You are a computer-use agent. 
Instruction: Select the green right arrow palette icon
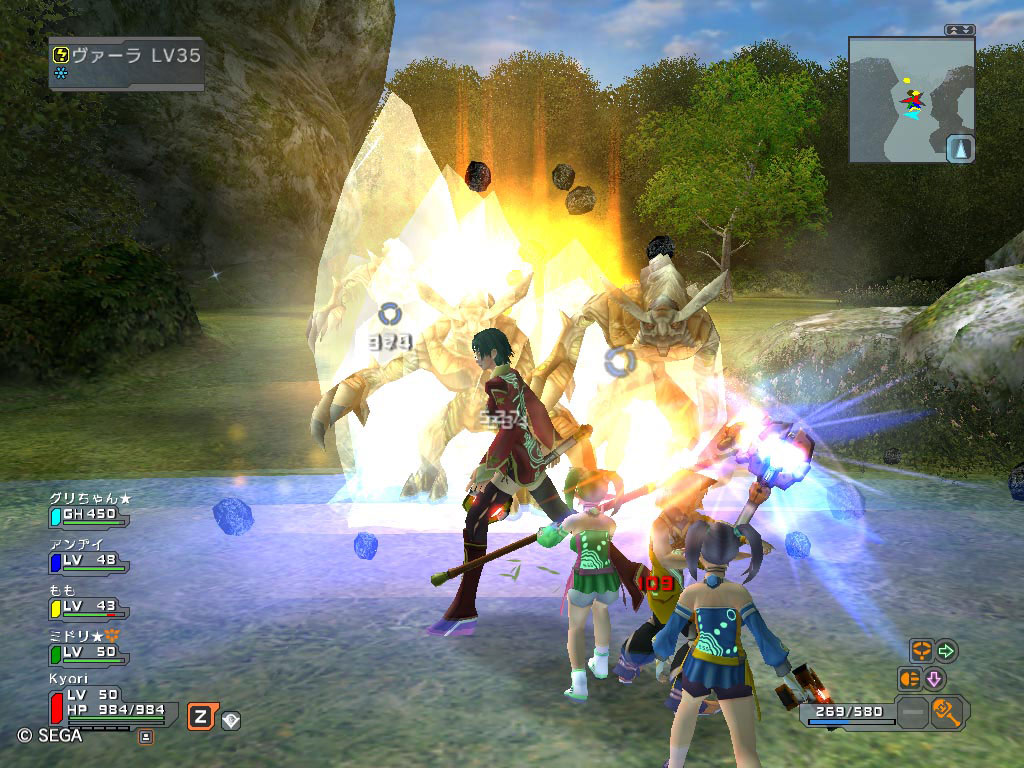(x=946, y=651)
